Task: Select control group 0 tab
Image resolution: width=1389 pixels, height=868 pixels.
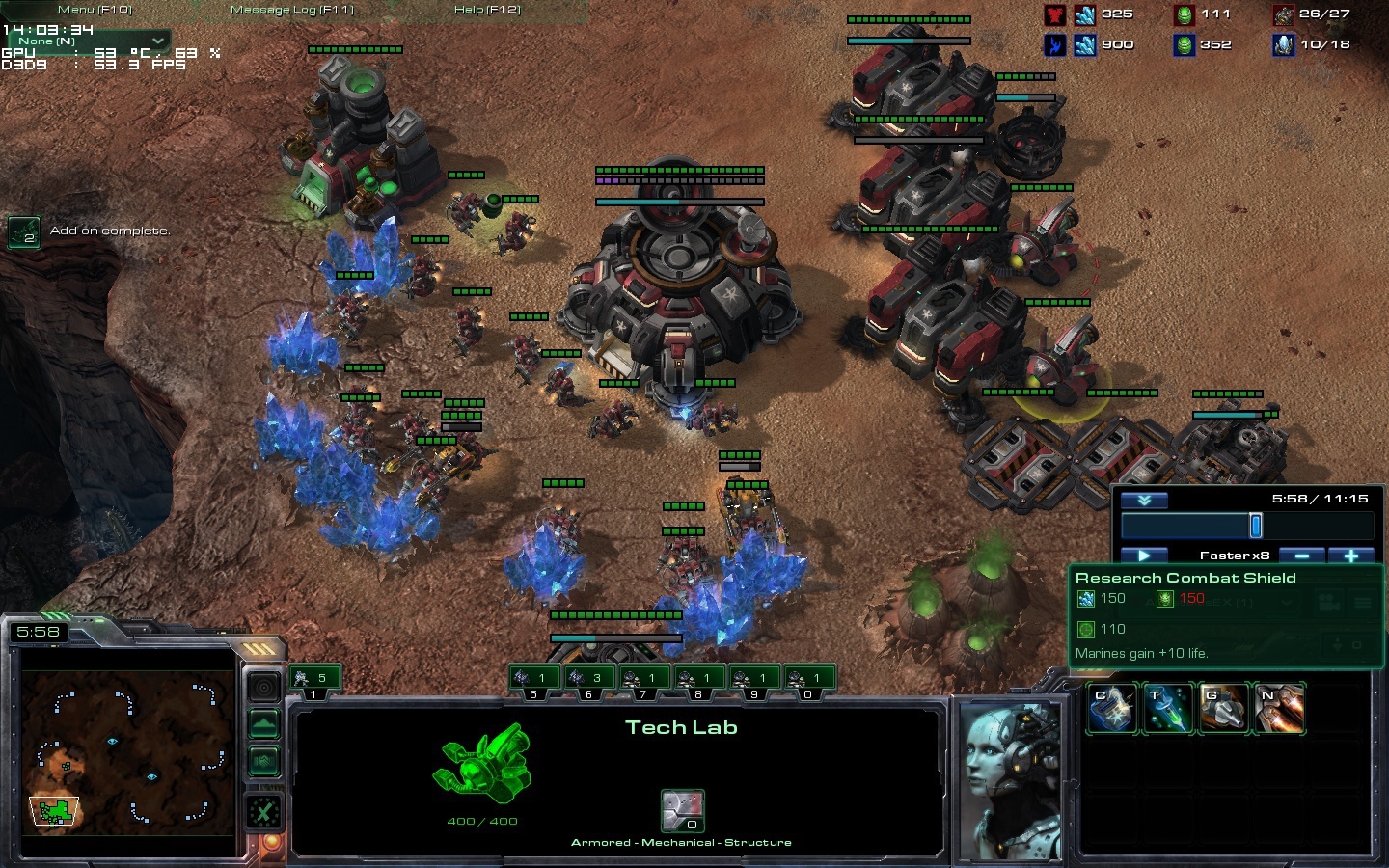Action: tap(808, 679)
